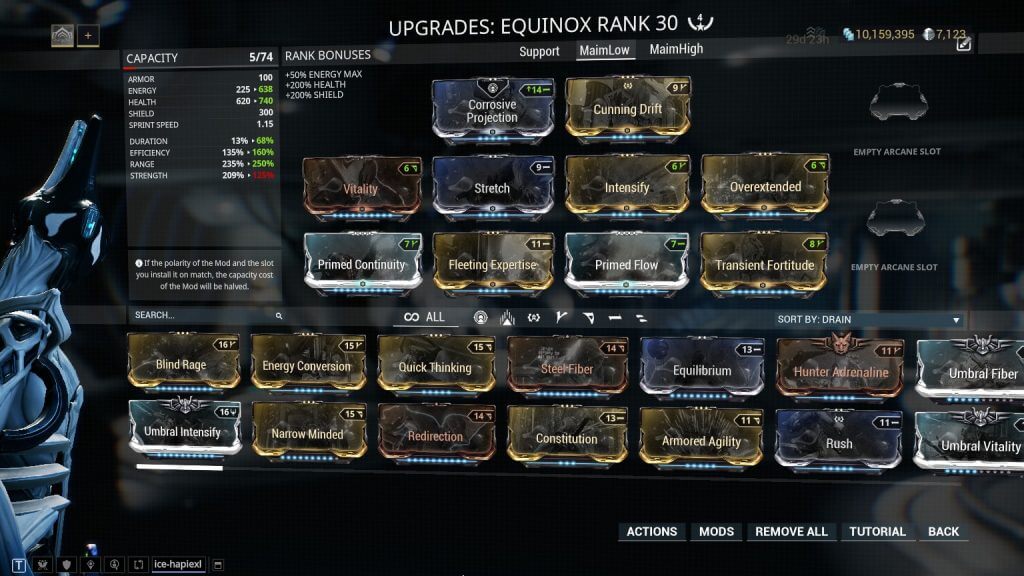1024x576 pixels.
Task: Select the MaimHigh config tab
Action: pos(676,49)
